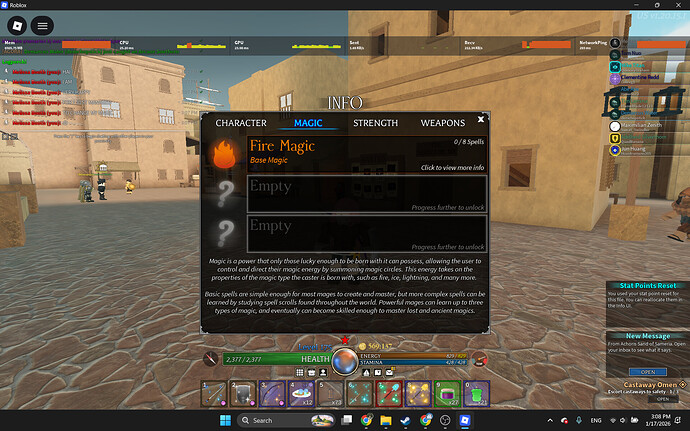
Task: Close the Roblox window
Action: (676, 5)
